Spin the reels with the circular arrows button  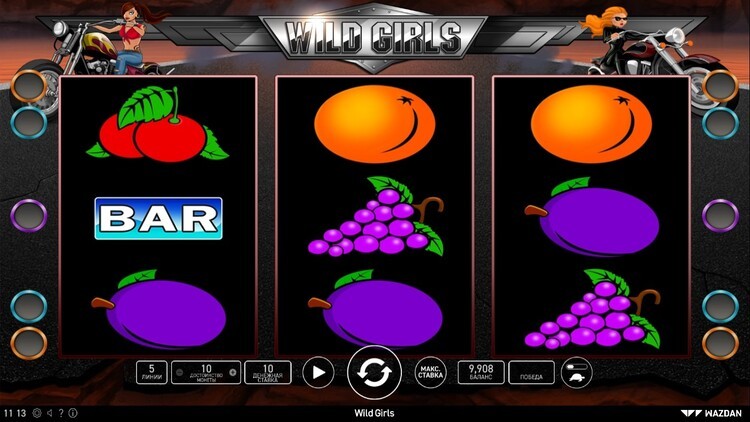(x=374, y=373)
